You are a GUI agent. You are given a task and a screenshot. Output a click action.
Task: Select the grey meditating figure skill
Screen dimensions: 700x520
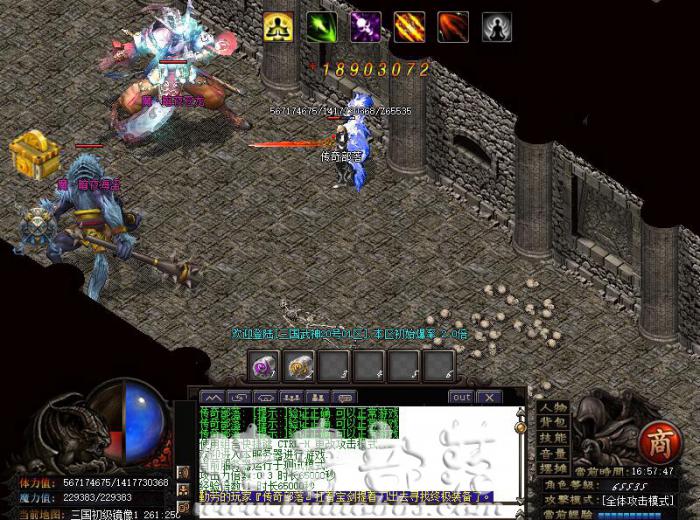[497, 27]
